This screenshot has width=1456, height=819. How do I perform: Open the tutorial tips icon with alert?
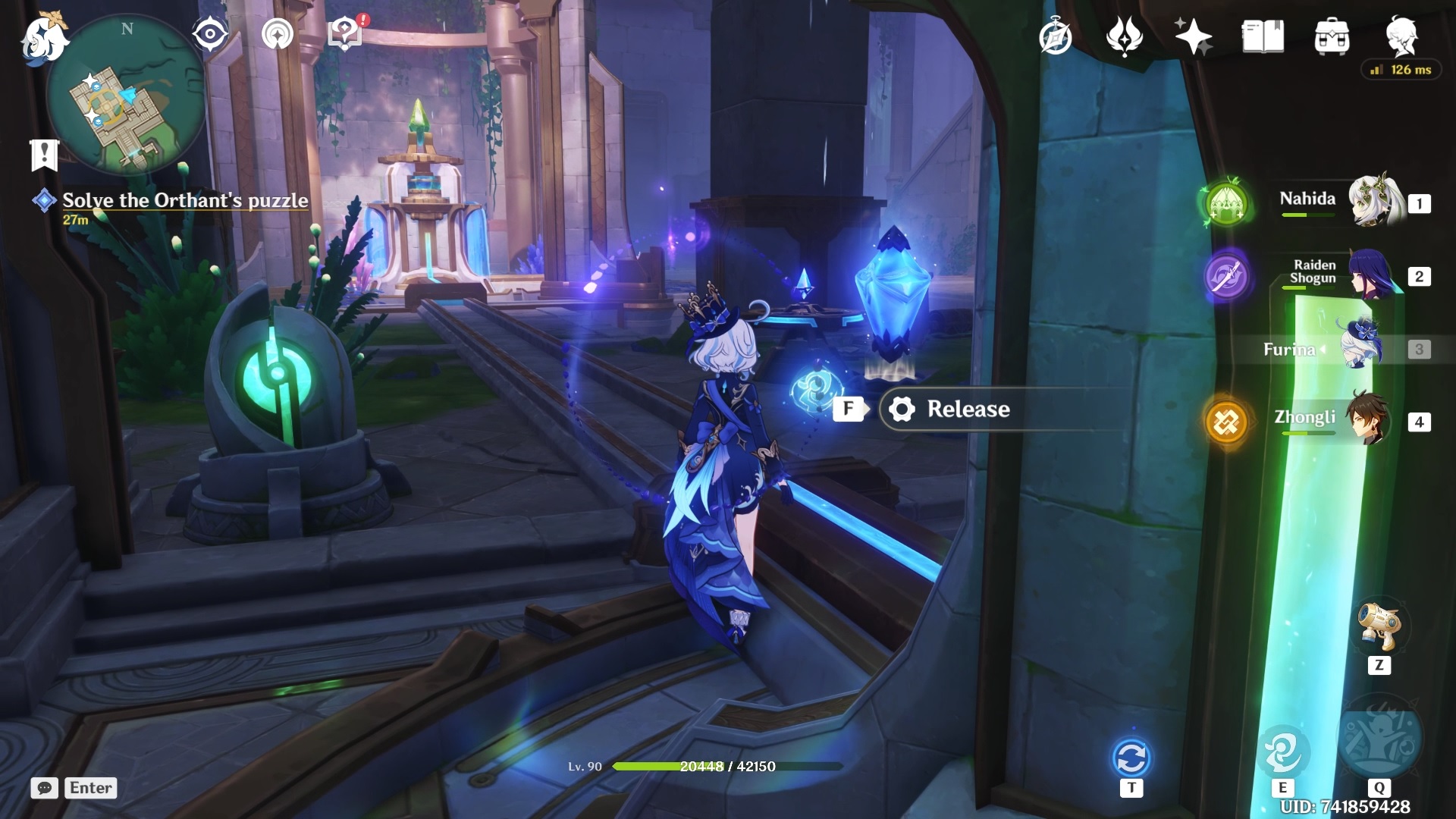coord(345,34)
